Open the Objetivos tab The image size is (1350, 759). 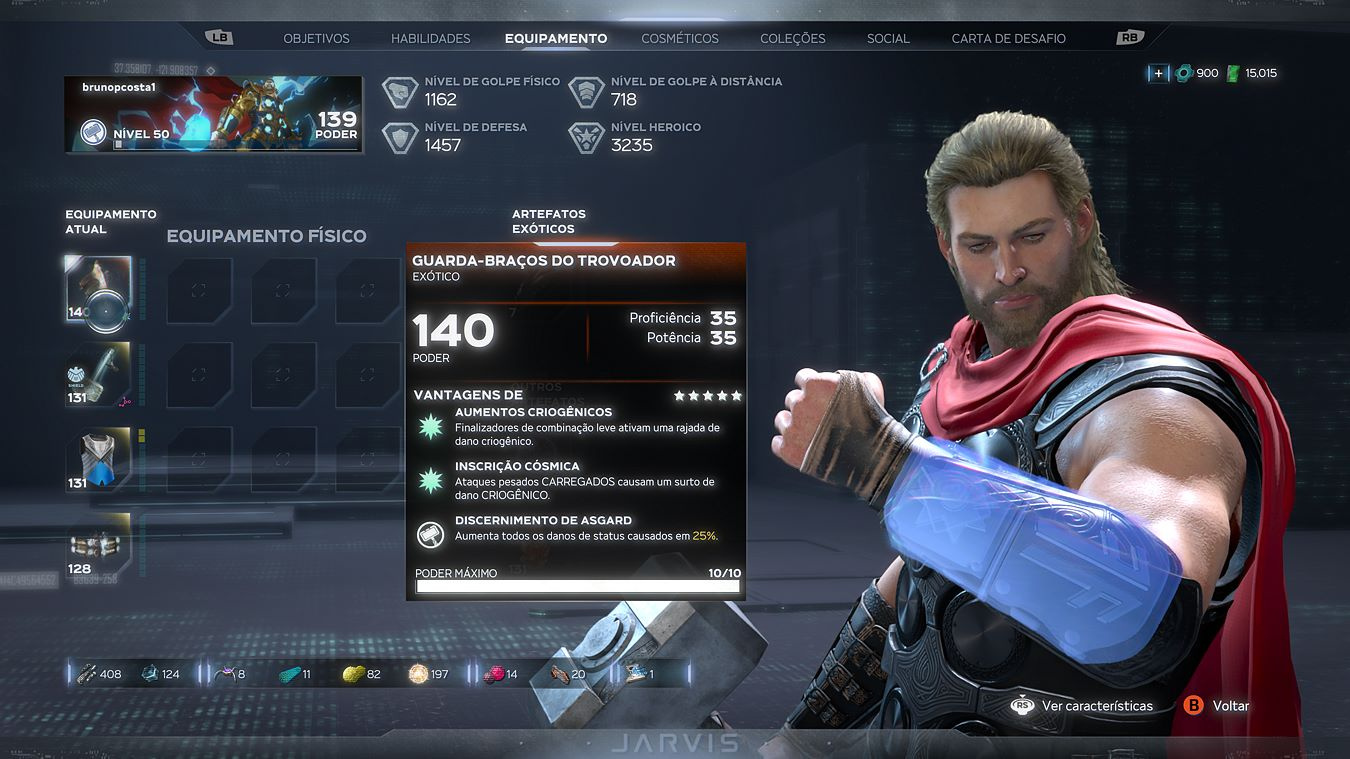316,38
